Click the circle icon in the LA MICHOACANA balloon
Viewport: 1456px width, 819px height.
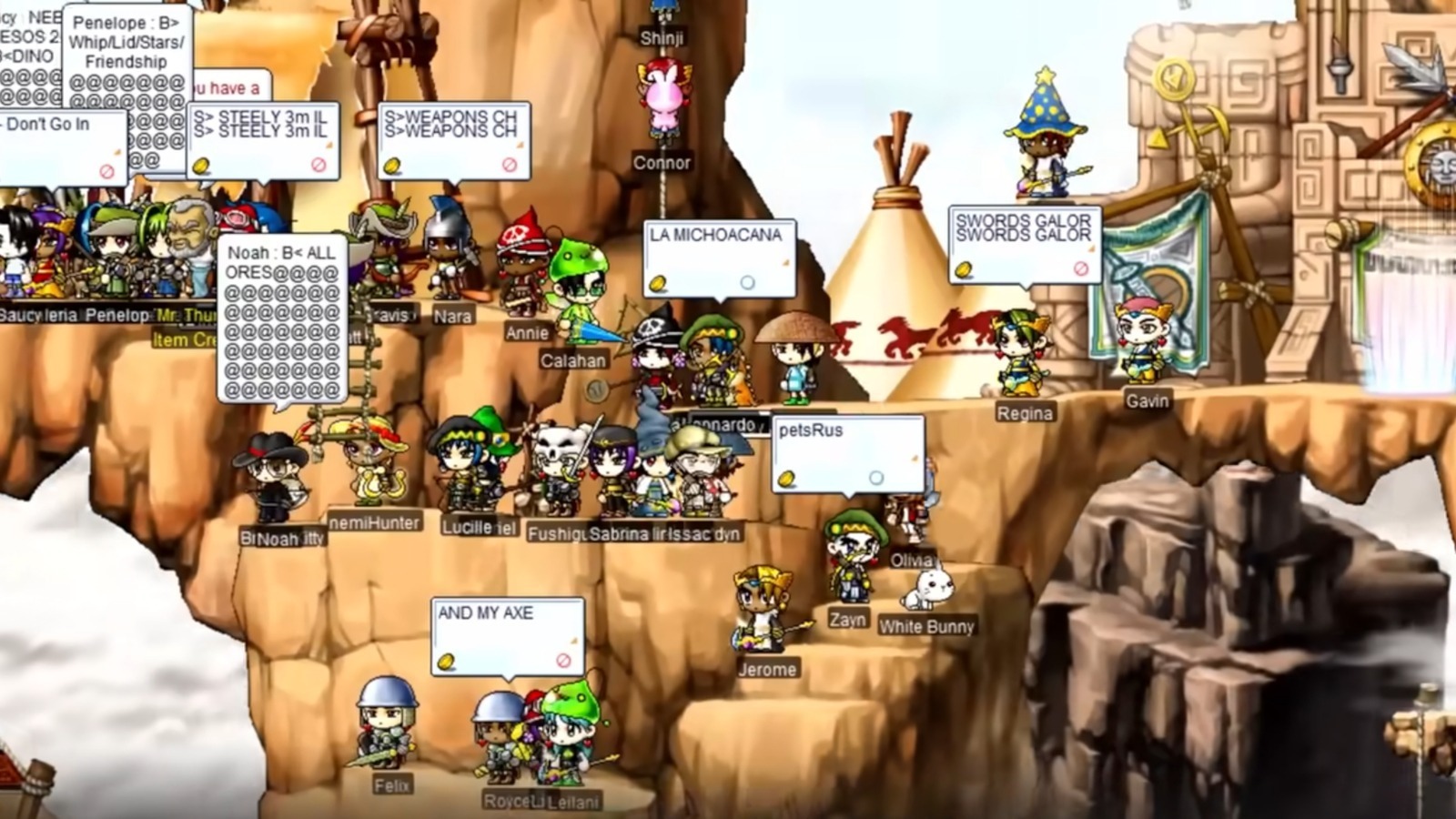747,282
